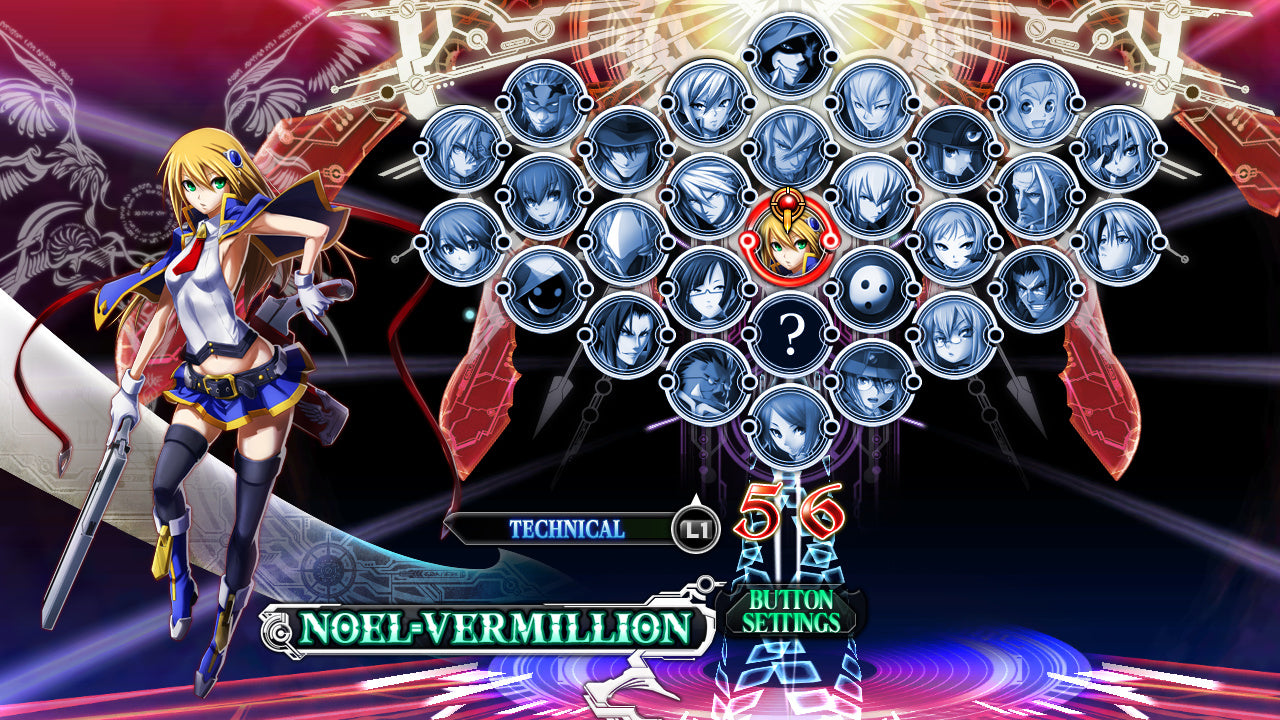Pick Arakune's black masked portrait
The height and width of the screenshot is (720, 1280).
[x=870, y=292]
